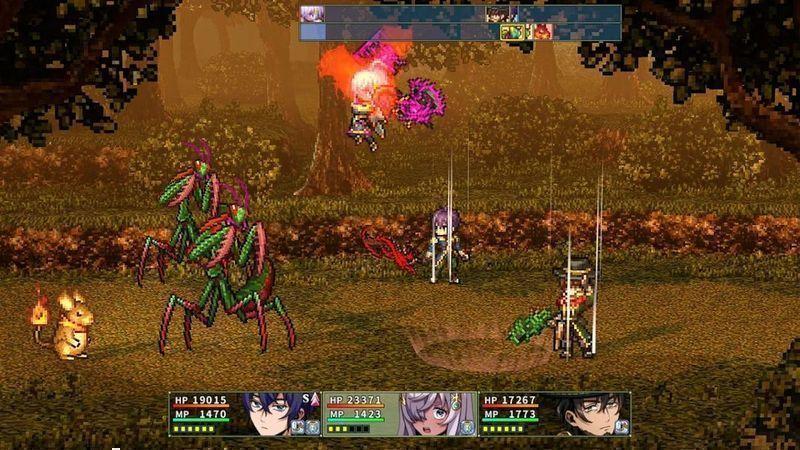Click the green mantis icon on turn bar
This screenshot has width=800, height=450.
coord(512,32)
